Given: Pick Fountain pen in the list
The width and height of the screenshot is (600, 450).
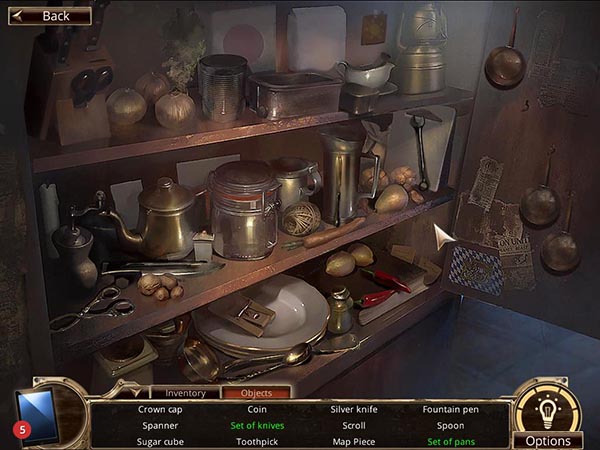Looking at the screenshot, I should (451, 409).
